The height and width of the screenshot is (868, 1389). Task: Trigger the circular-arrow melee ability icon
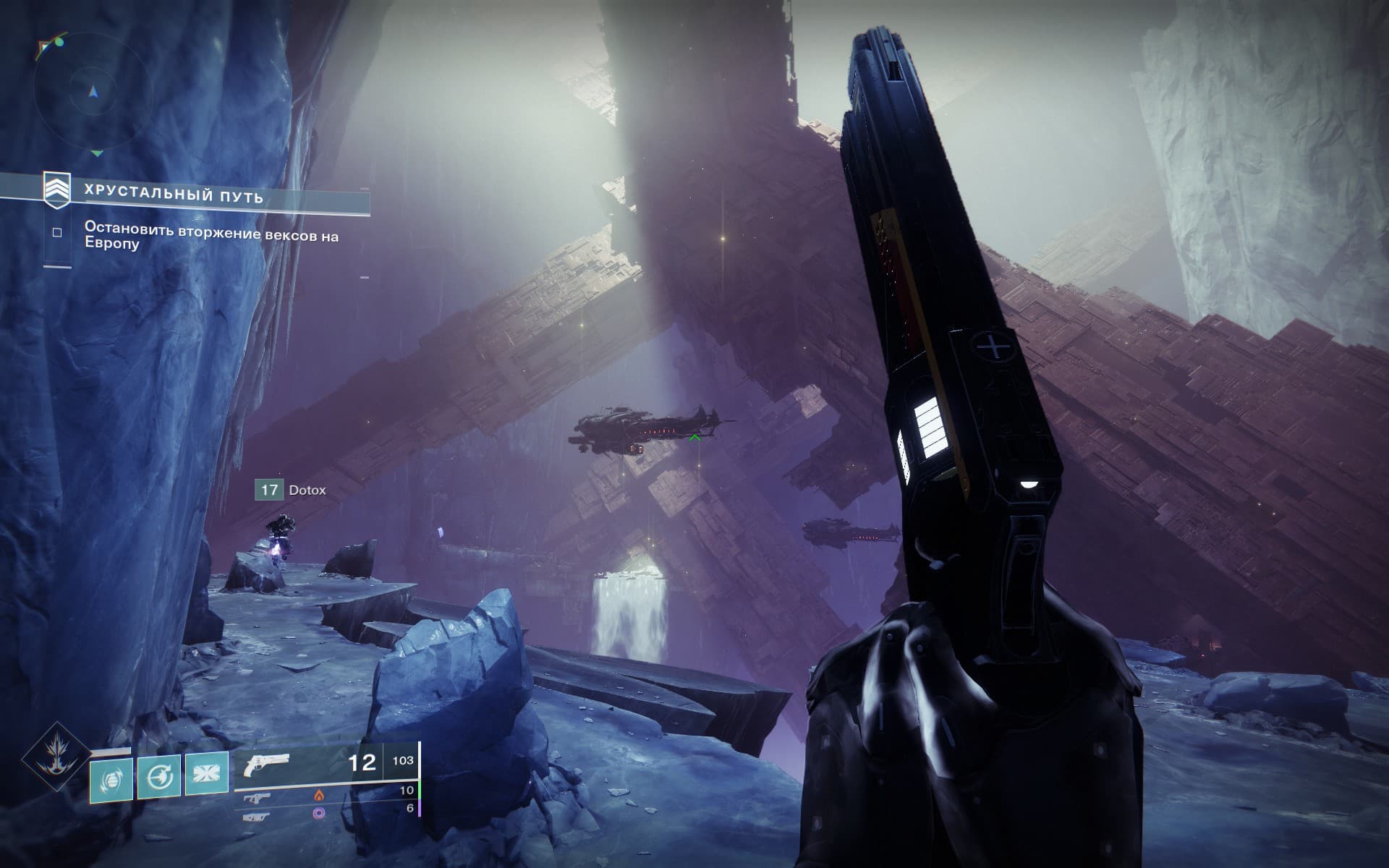[158, 777]
